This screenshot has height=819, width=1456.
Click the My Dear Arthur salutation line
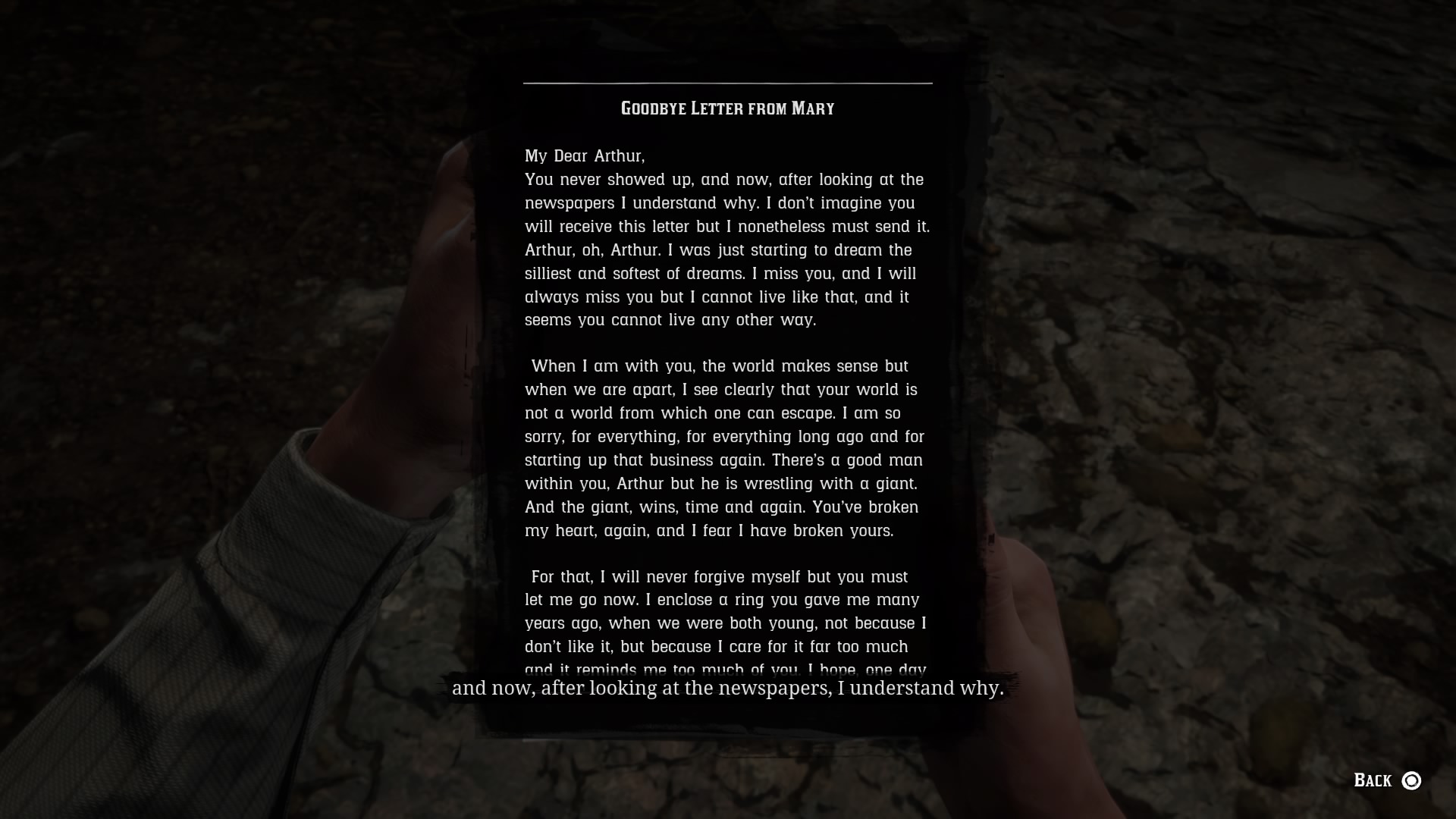pos(582,156)
